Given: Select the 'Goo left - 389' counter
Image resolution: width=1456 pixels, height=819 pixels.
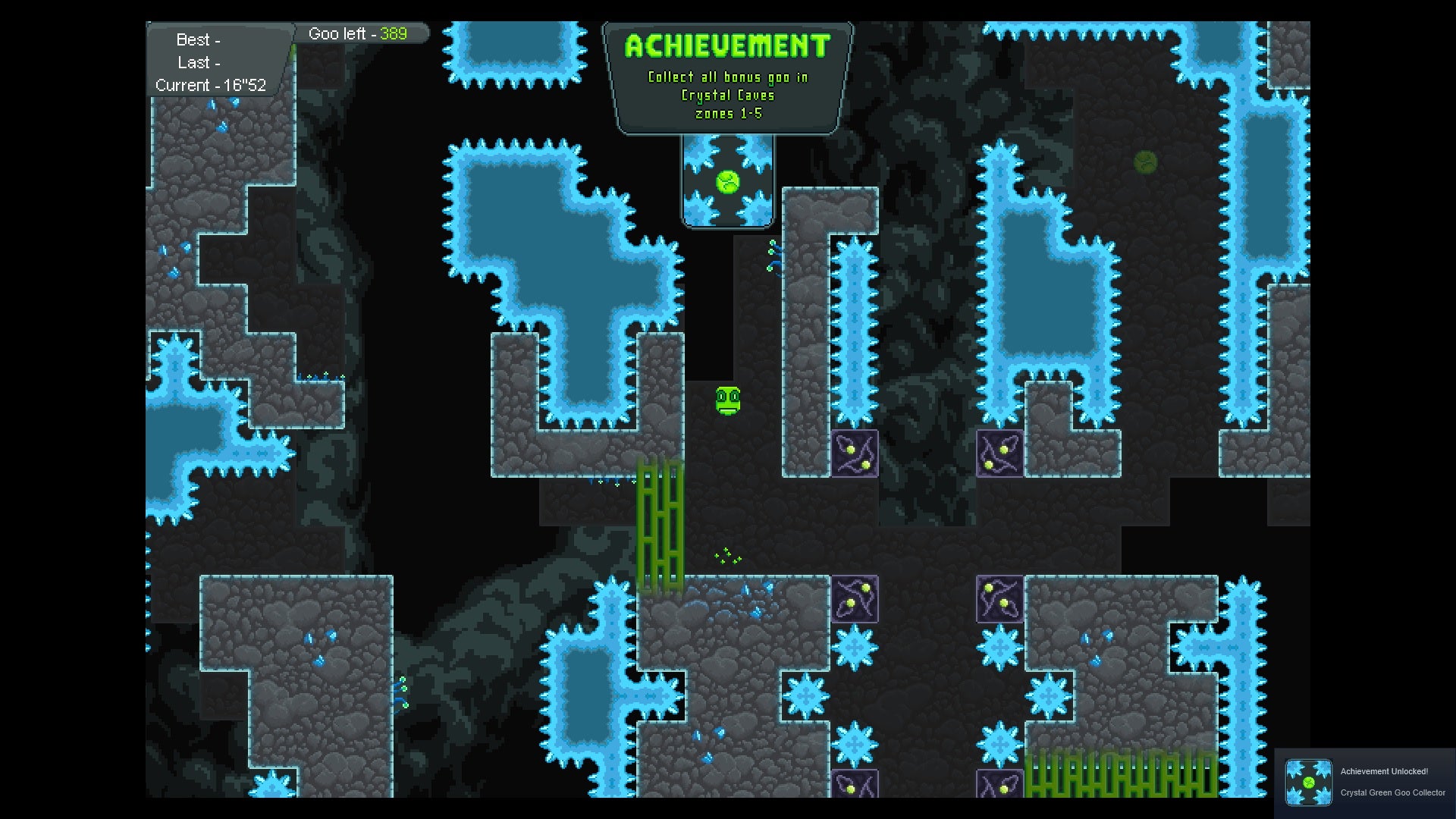Looking at the screenshot, I should (358, 33).
